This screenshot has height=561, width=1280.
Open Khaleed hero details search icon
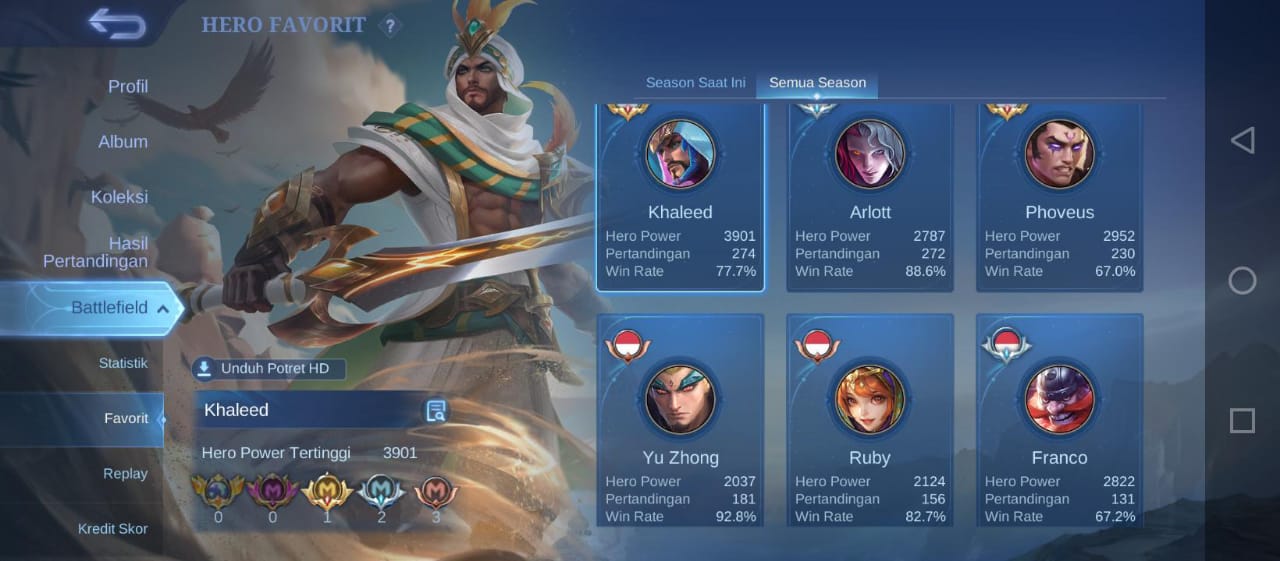pos(436,410)
